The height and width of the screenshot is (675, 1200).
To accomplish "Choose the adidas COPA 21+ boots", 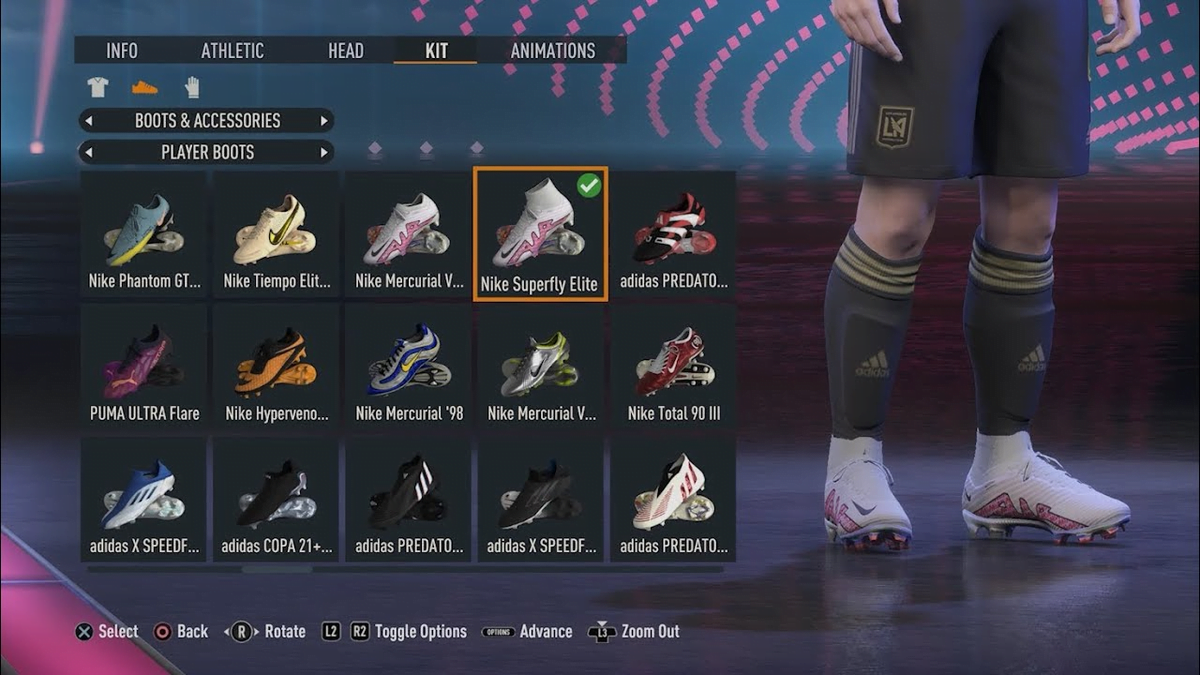I will click(x=276, y=500).
